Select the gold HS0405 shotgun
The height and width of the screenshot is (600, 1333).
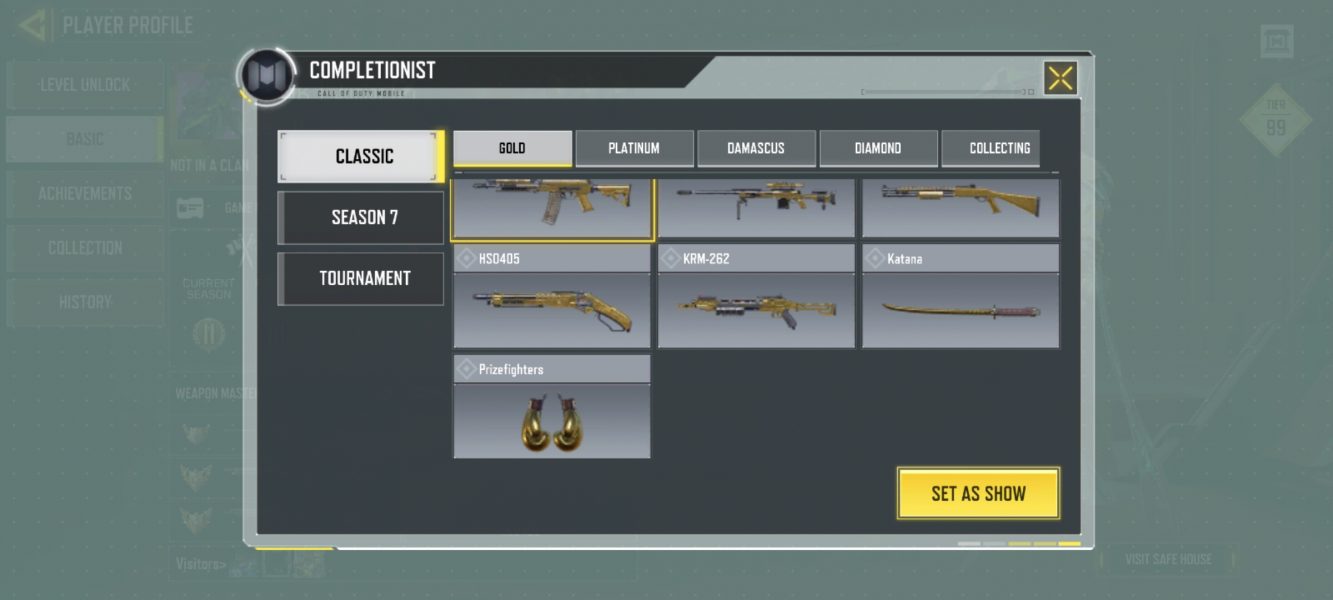(552, 309)
